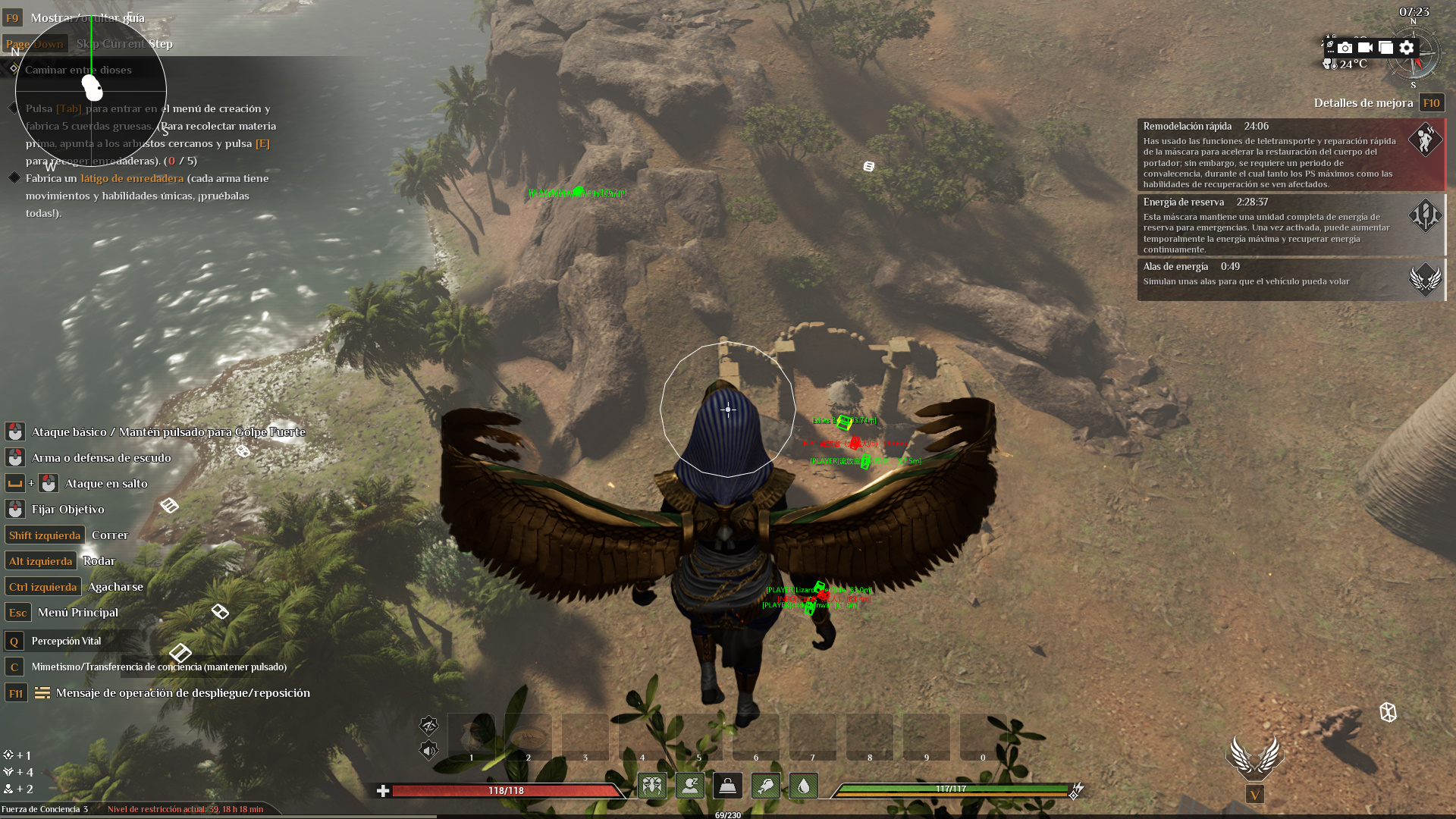Toggle the sleeping person status icon

pyautogui.click(x=690, y=786)
